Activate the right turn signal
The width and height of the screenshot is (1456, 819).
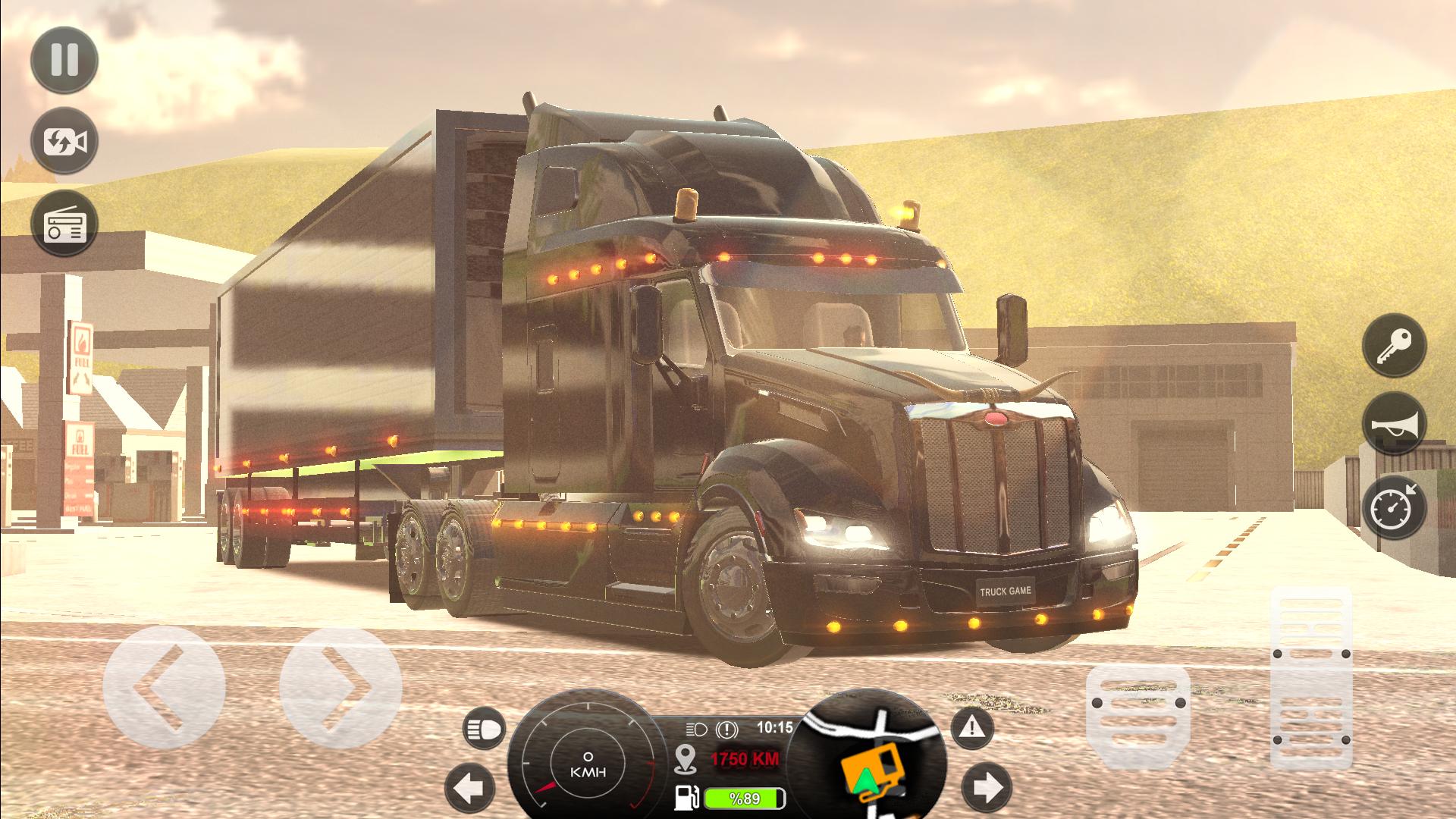pos(987,787)
